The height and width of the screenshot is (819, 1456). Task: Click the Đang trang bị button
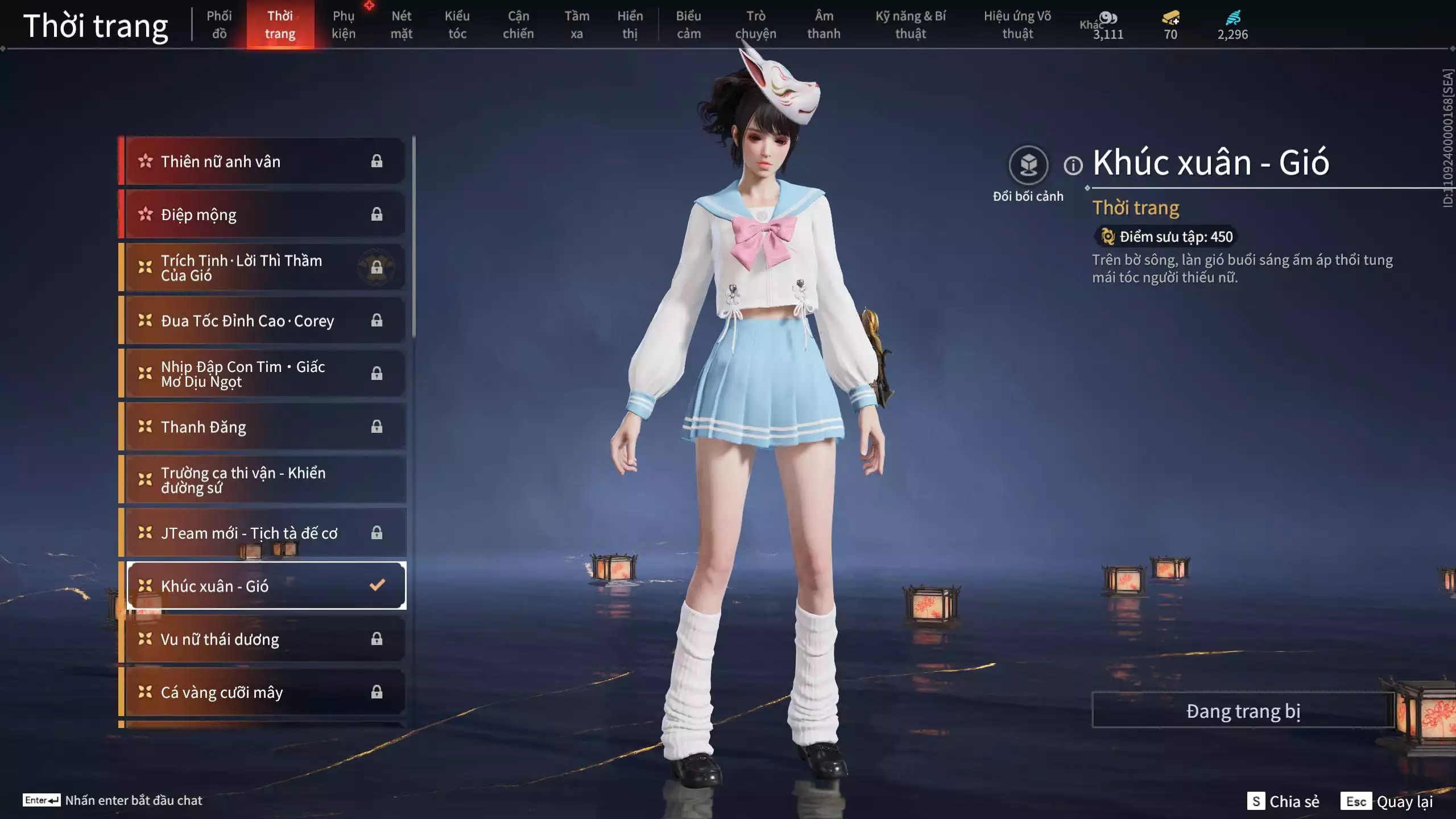1243,711
